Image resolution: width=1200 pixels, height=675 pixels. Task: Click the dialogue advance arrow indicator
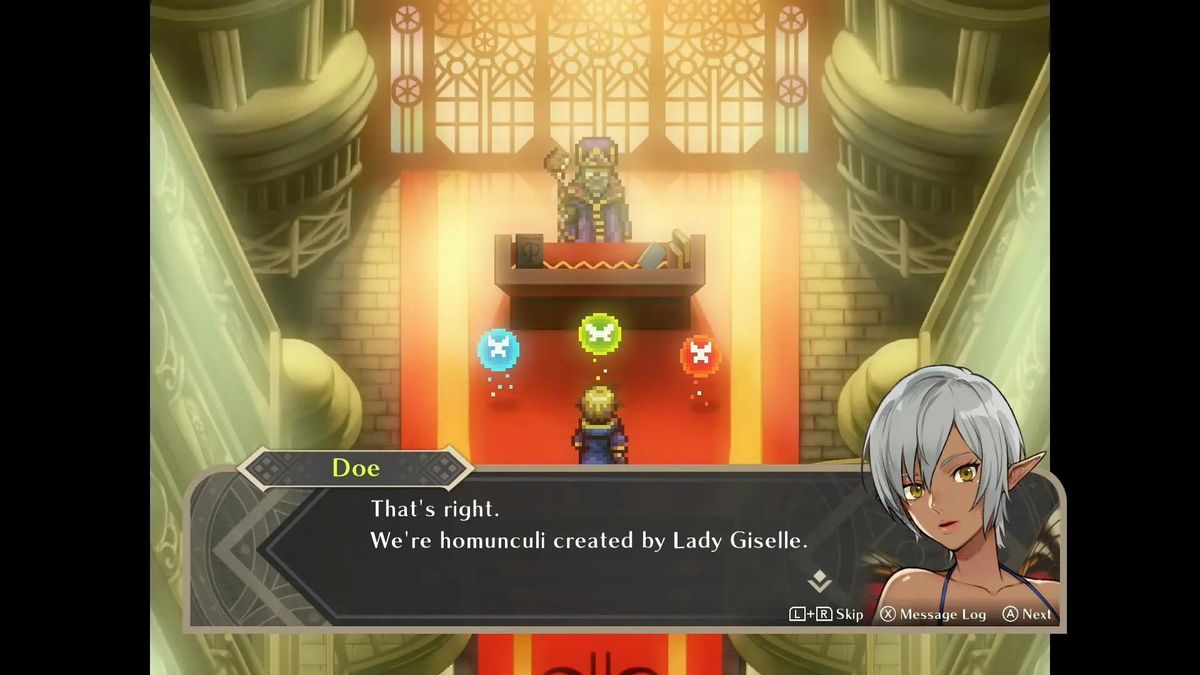819,581
